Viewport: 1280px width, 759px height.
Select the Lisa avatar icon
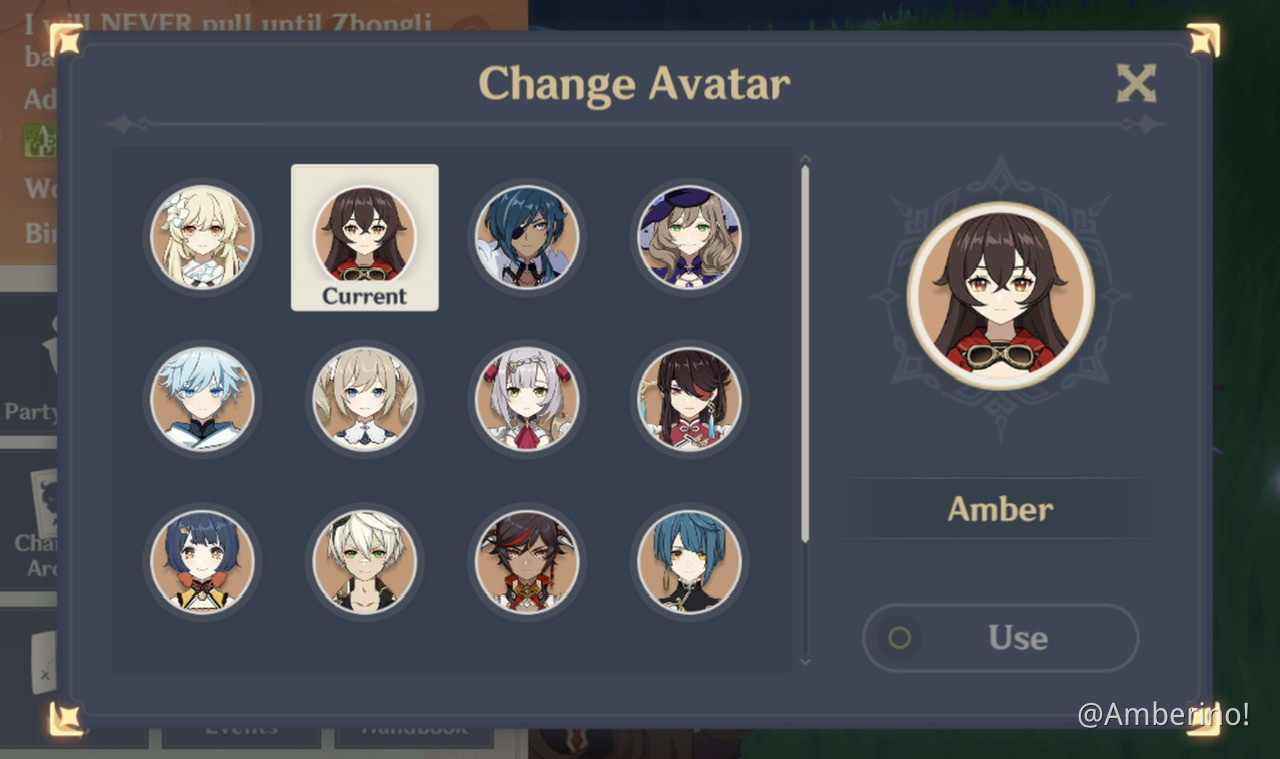[x=689, y=237]
